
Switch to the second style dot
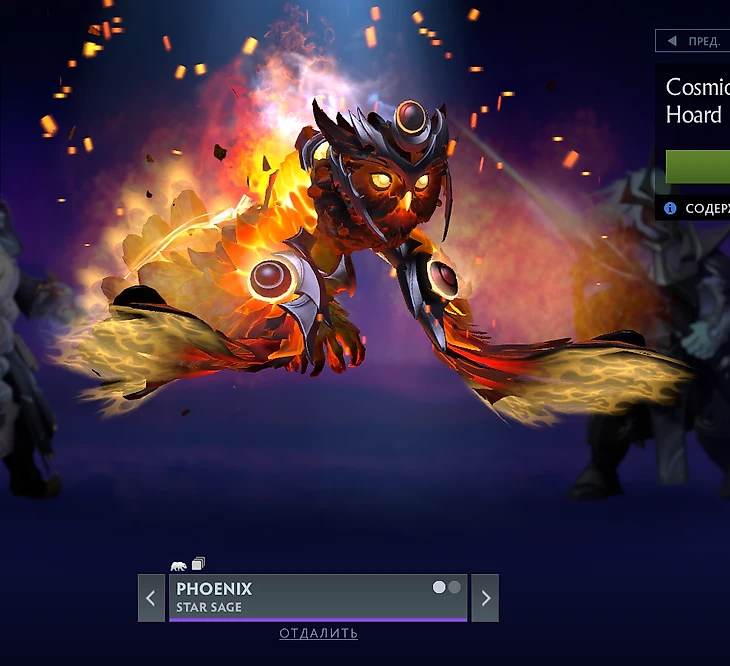455,587
